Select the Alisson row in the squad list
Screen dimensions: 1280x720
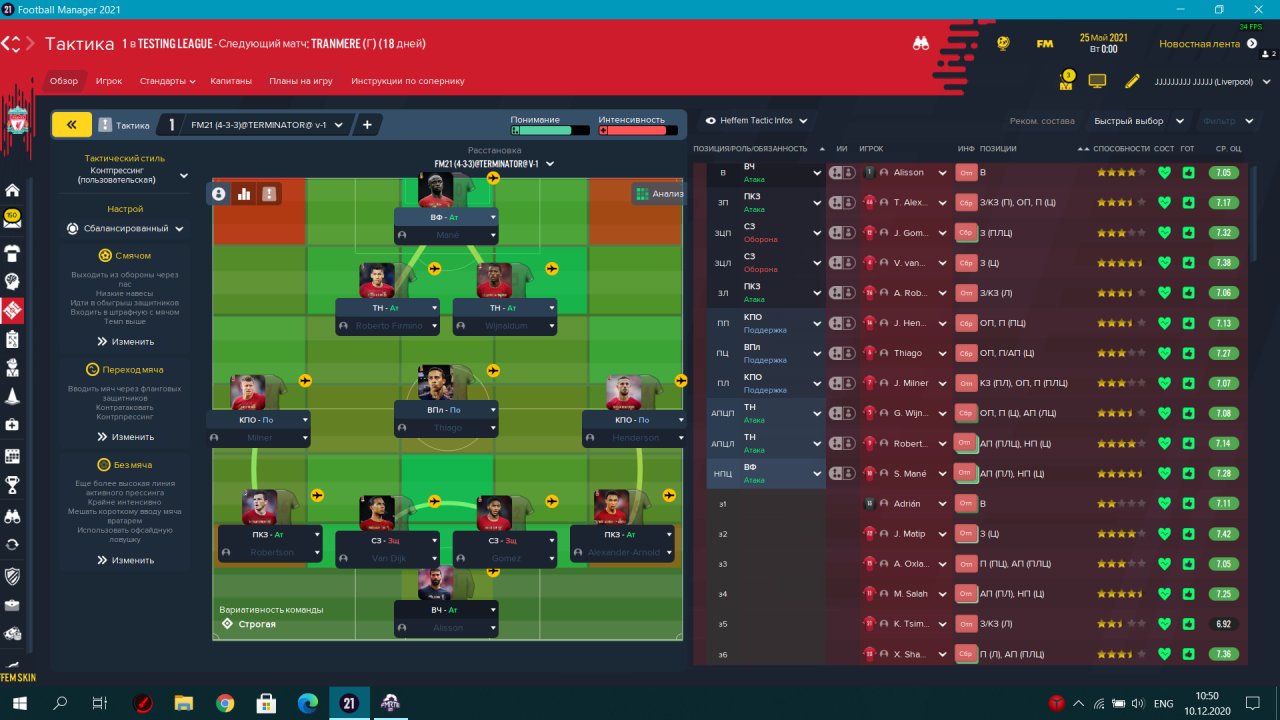coord(908,172)
